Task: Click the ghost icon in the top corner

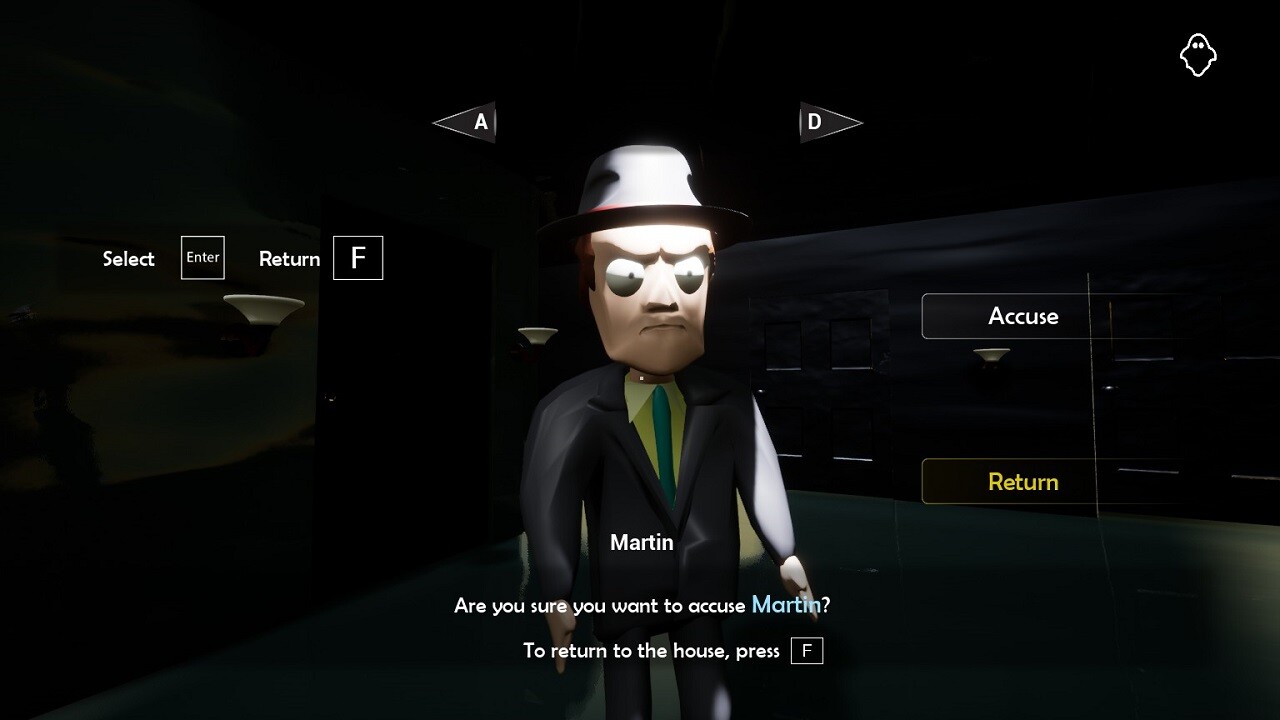Action: 1199,55
